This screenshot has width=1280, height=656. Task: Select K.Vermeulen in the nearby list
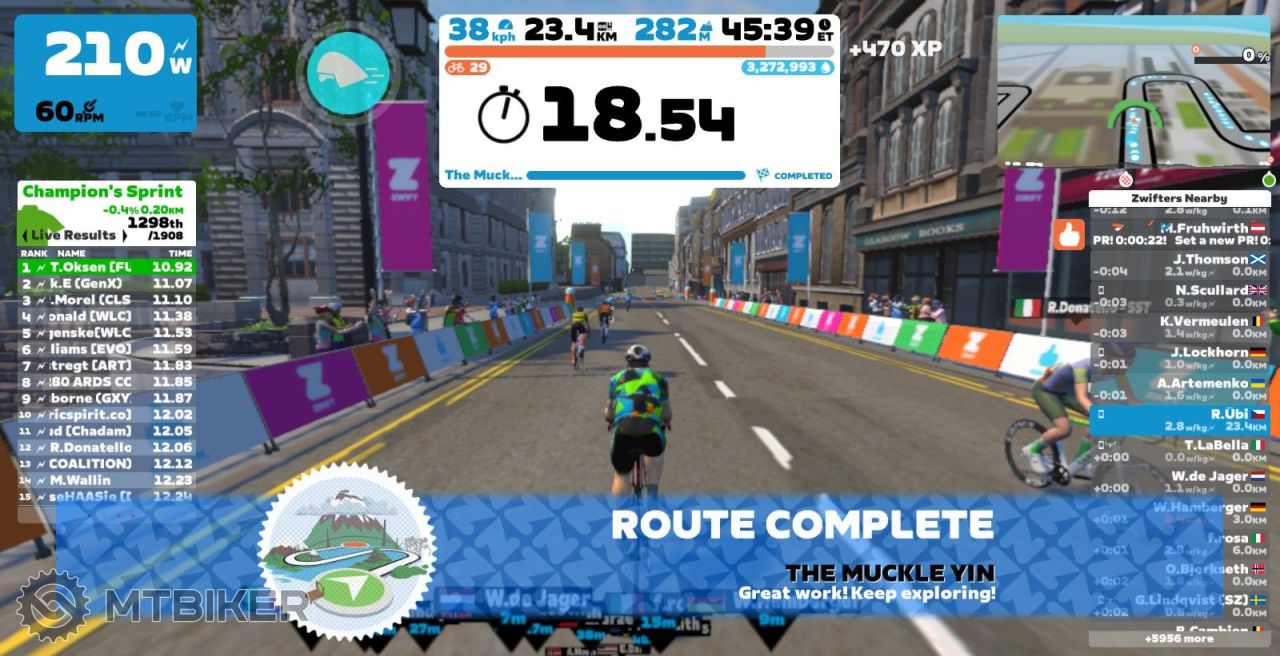tap(1178, 327)
